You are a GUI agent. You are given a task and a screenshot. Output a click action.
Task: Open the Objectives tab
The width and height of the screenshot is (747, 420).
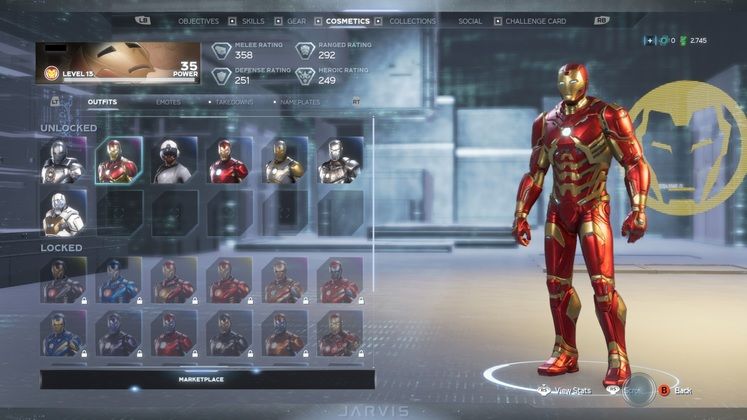click(198, 21)
